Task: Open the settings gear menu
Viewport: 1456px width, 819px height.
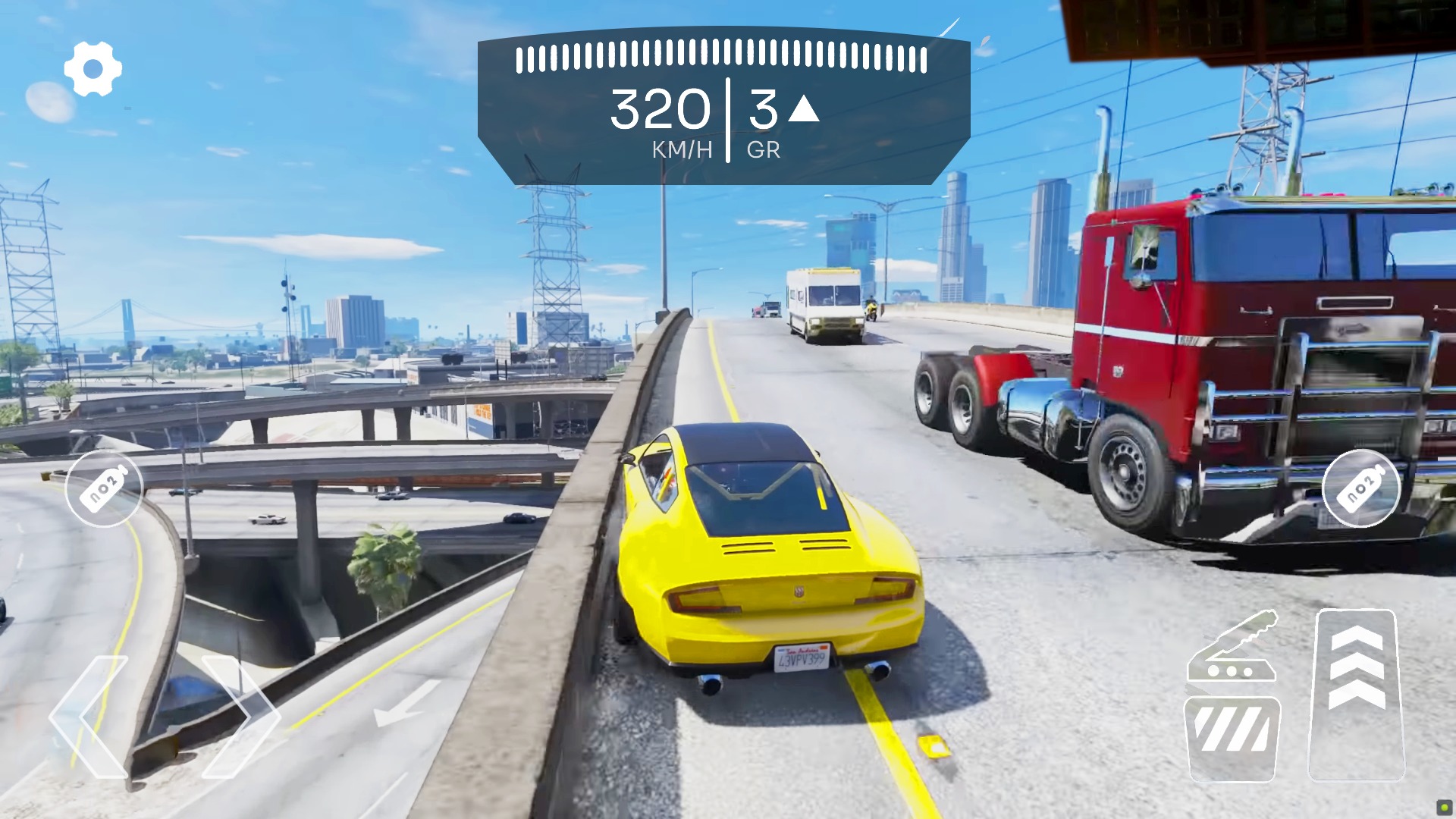Action: click(94, 68)
